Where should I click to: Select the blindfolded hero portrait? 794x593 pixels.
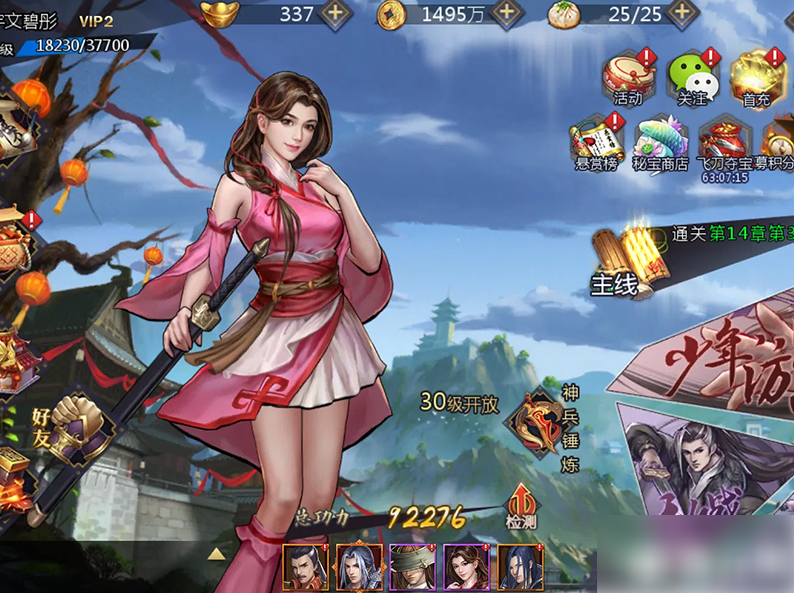412,567
